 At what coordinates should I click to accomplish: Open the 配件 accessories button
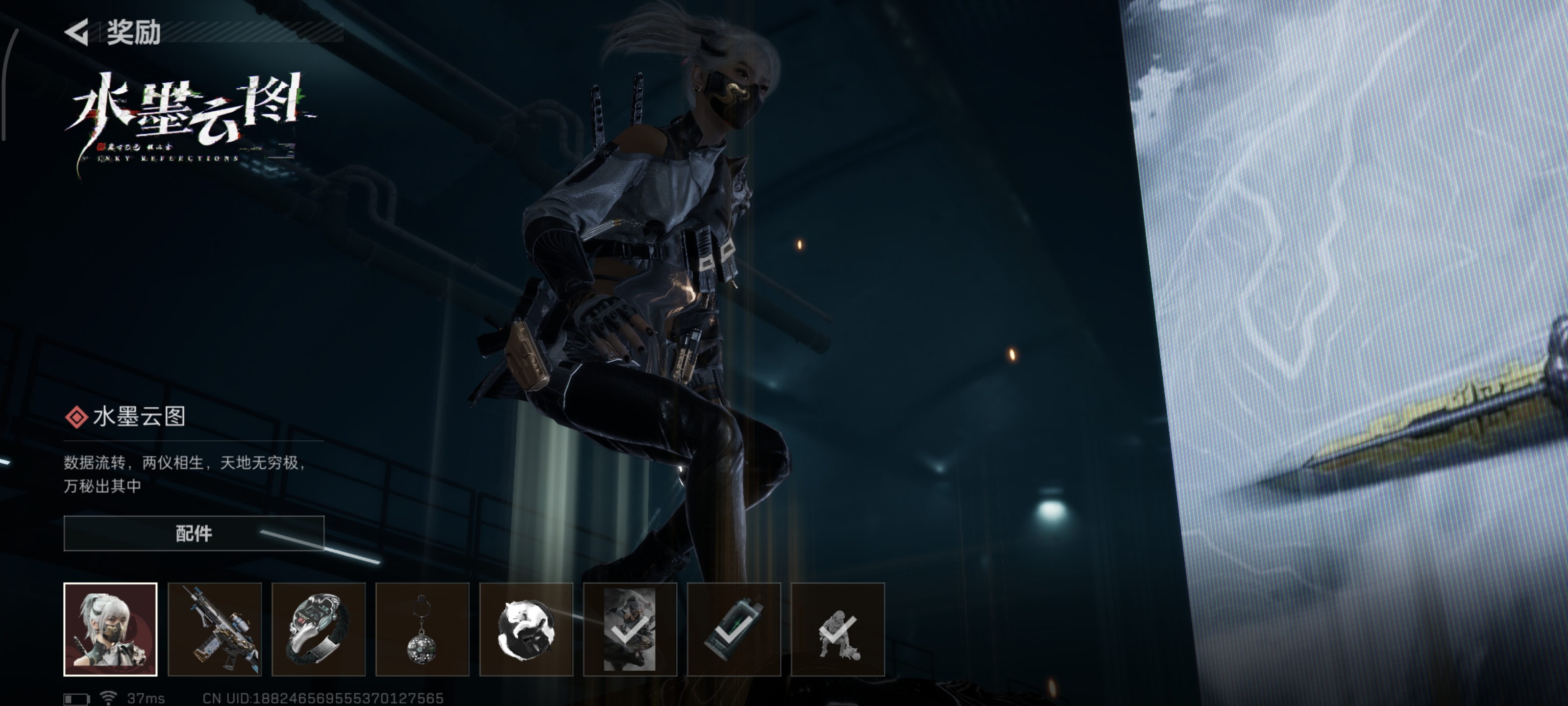coord(194,533)
